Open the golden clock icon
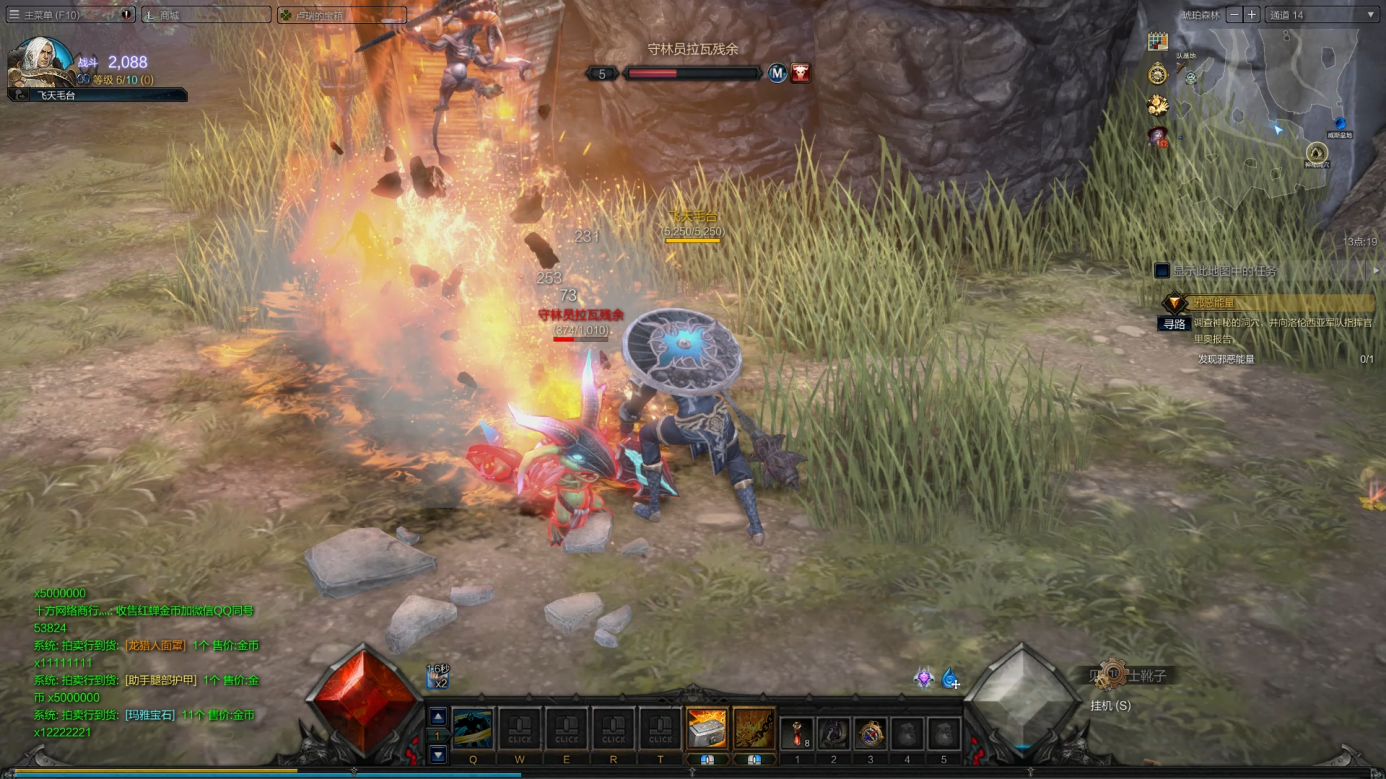Screen dimensions: 1386x779 (1158, 74)
